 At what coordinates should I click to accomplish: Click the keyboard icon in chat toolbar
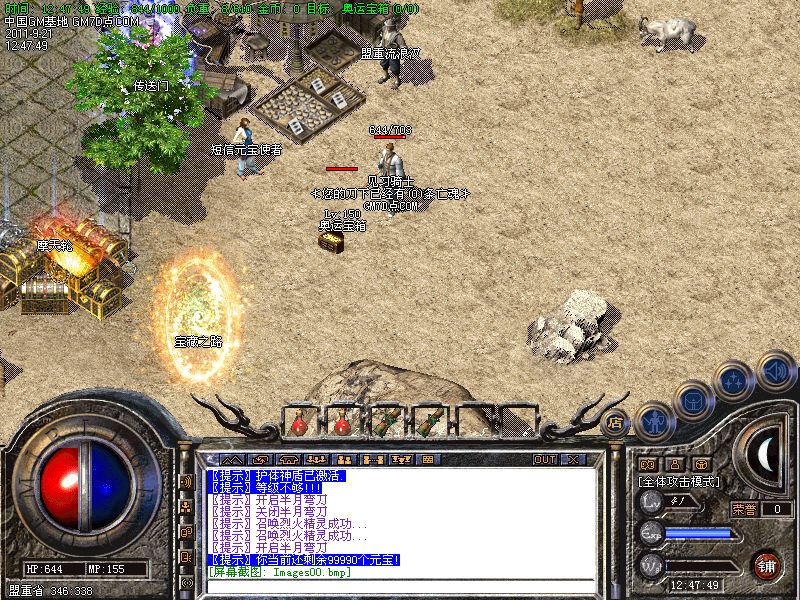coord(428,459)
